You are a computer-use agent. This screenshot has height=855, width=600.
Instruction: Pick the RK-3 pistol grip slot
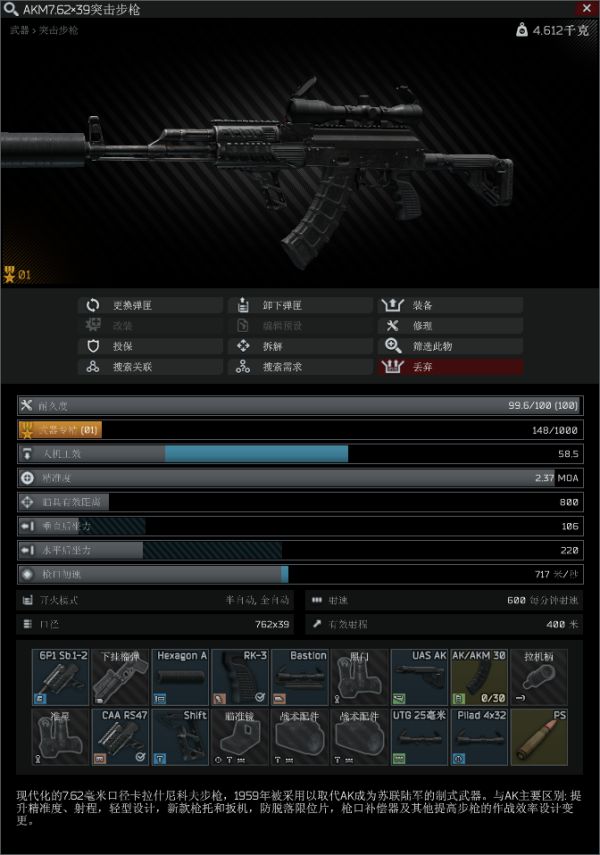[240, 678]
